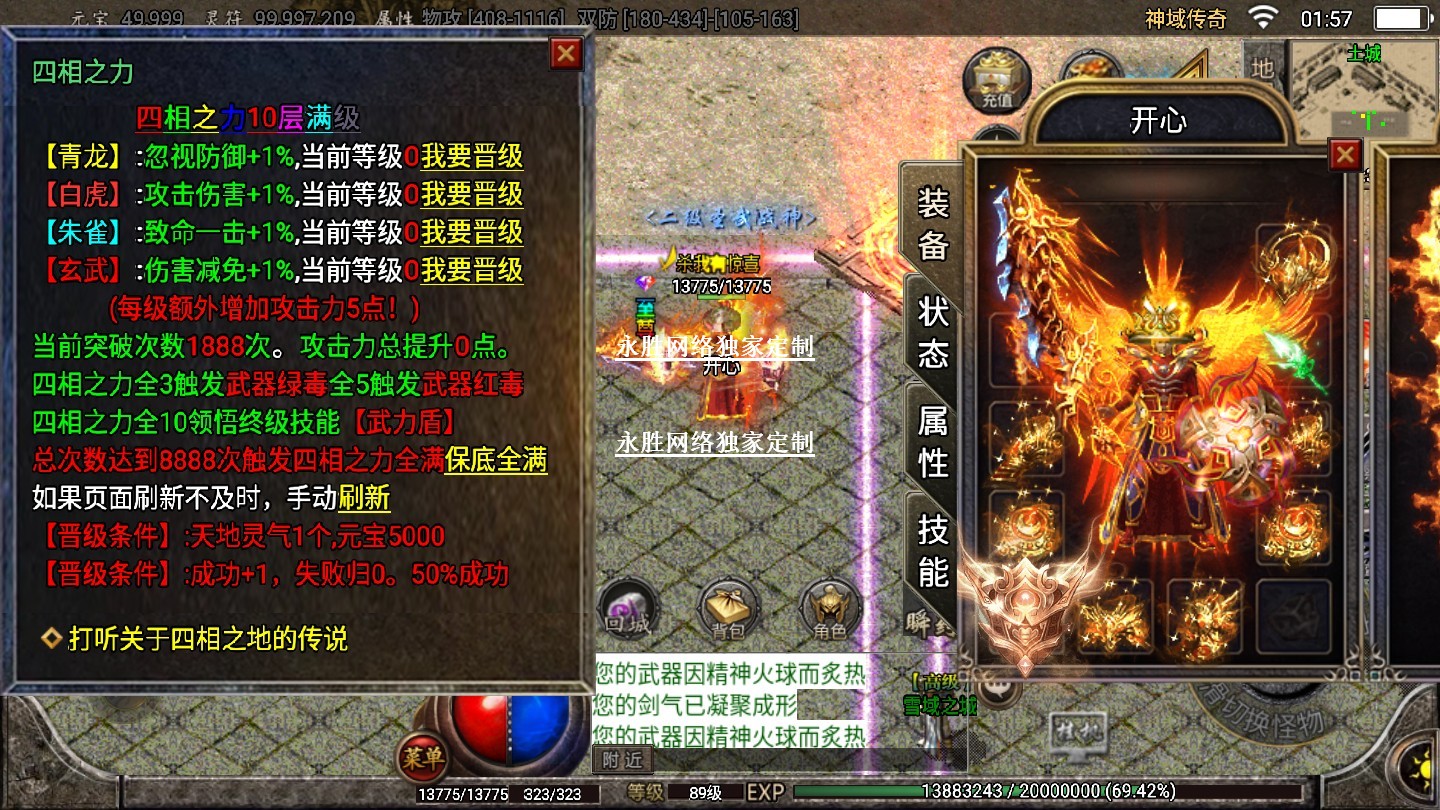Select the 附近 chat channel
The height and width of the screenshot is (810, 1440).
tap(621, 761)
